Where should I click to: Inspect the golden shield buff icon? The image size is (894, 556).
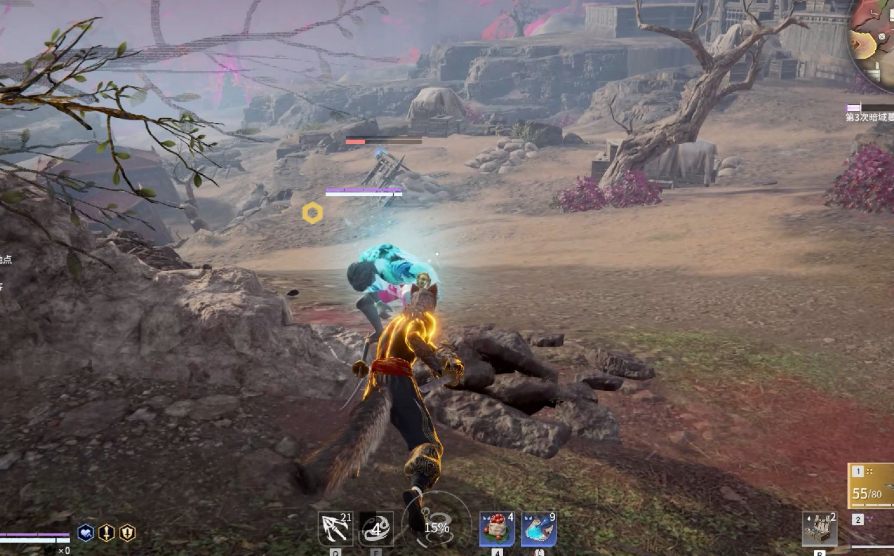tap(127, 533)
